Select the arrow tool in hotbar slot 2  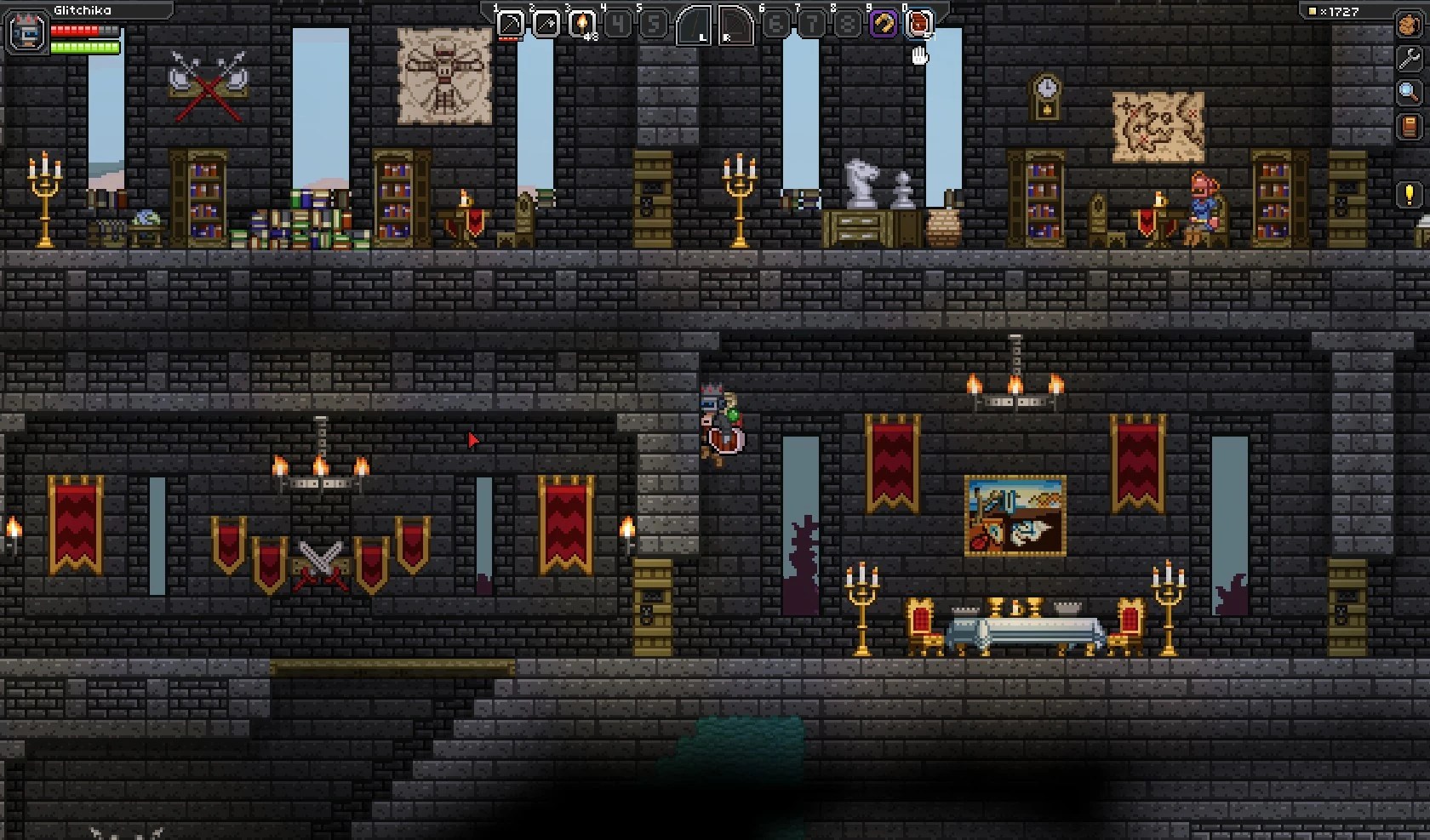[546, 24]
